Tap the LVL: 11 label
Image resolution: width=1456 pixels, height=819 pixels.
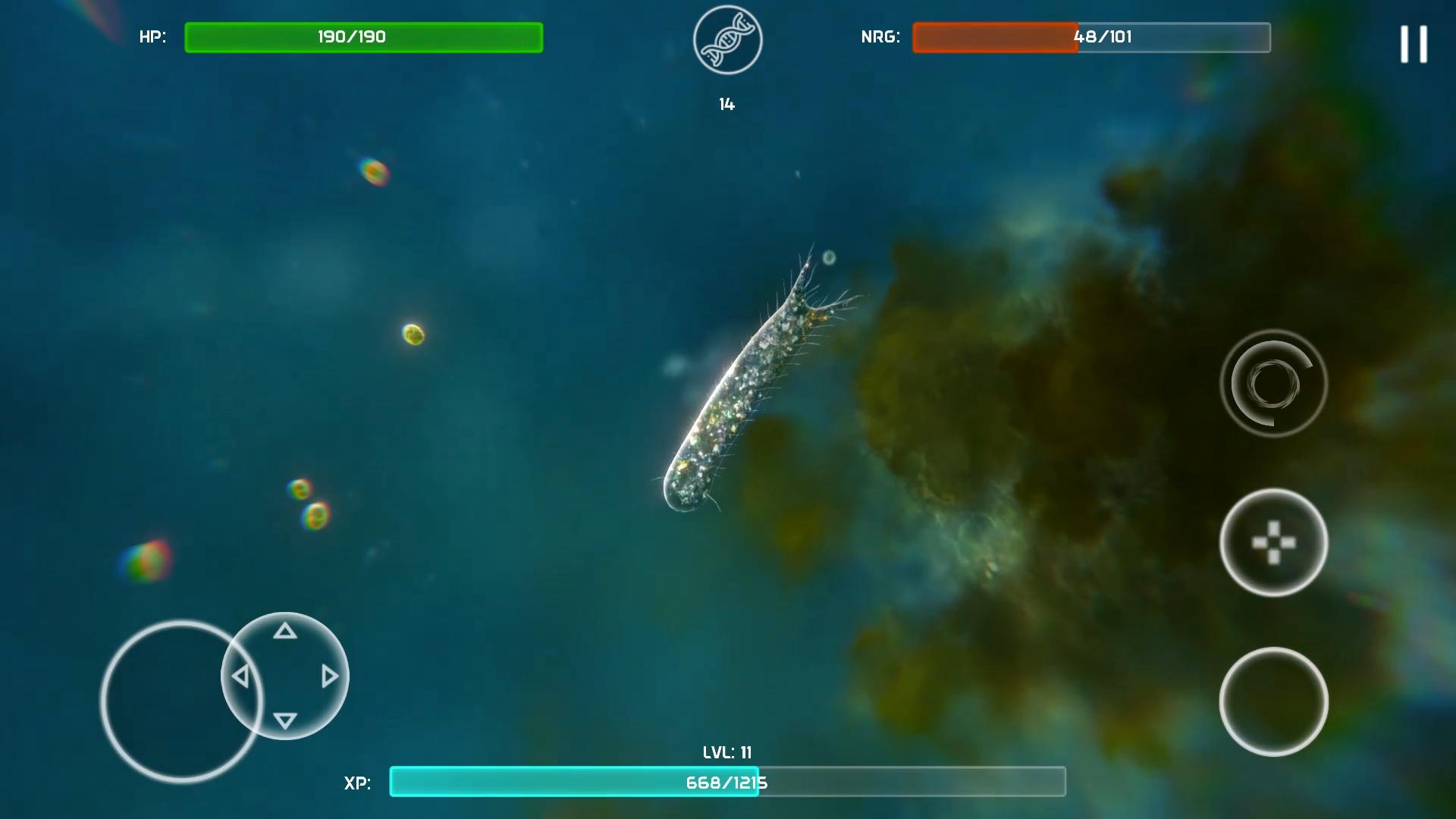click(x=726, y=752)
